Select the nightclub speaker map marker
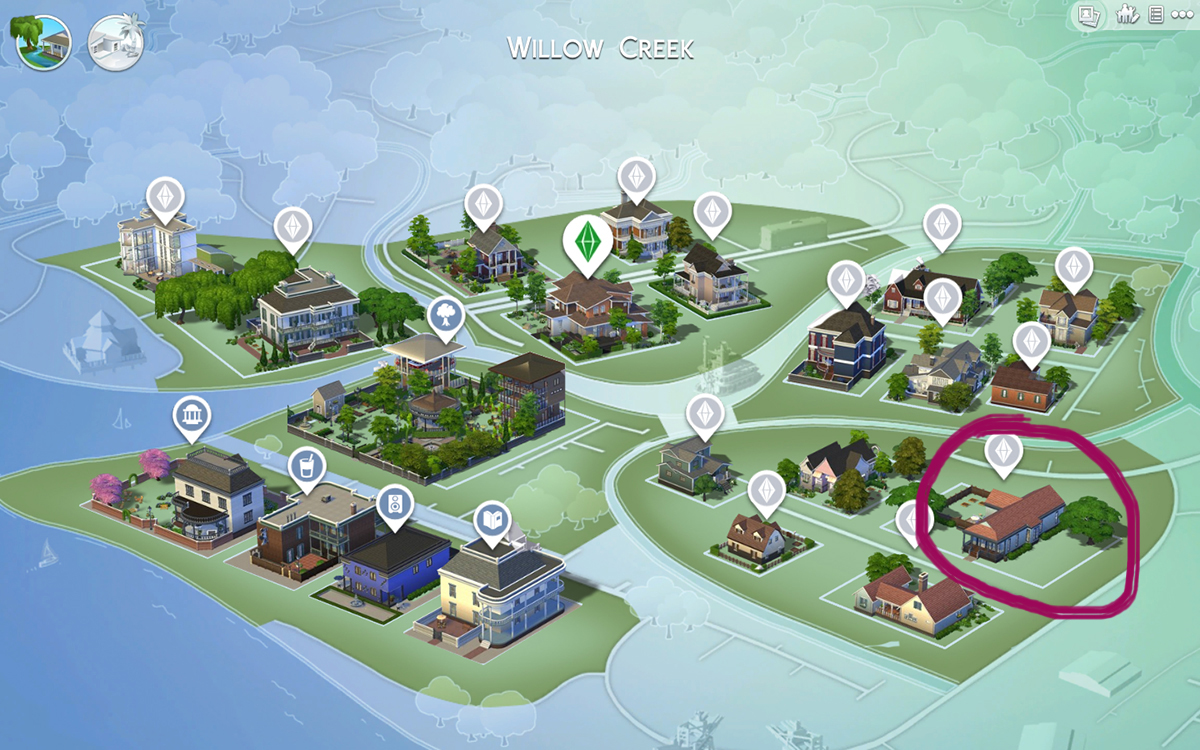 click(395, 503)
